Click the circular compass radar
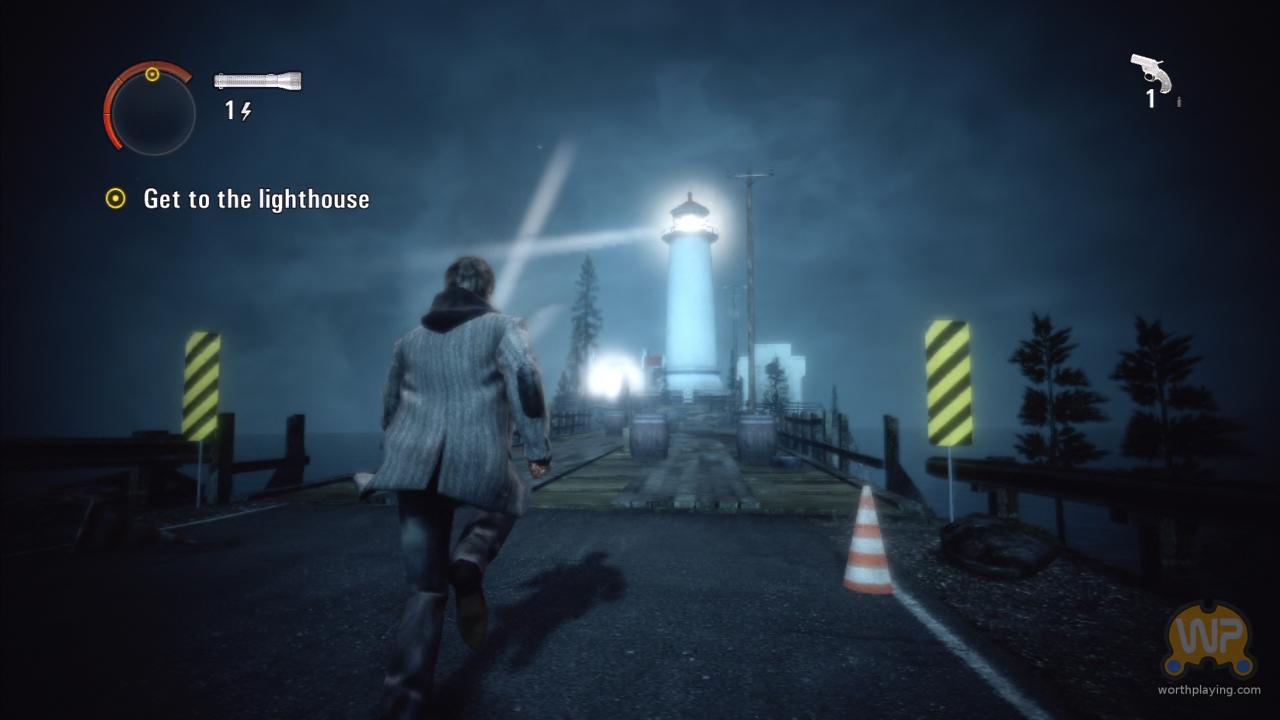Viewport: 1280px width, 720px height. pyautogui.click(x=150, y=108)
